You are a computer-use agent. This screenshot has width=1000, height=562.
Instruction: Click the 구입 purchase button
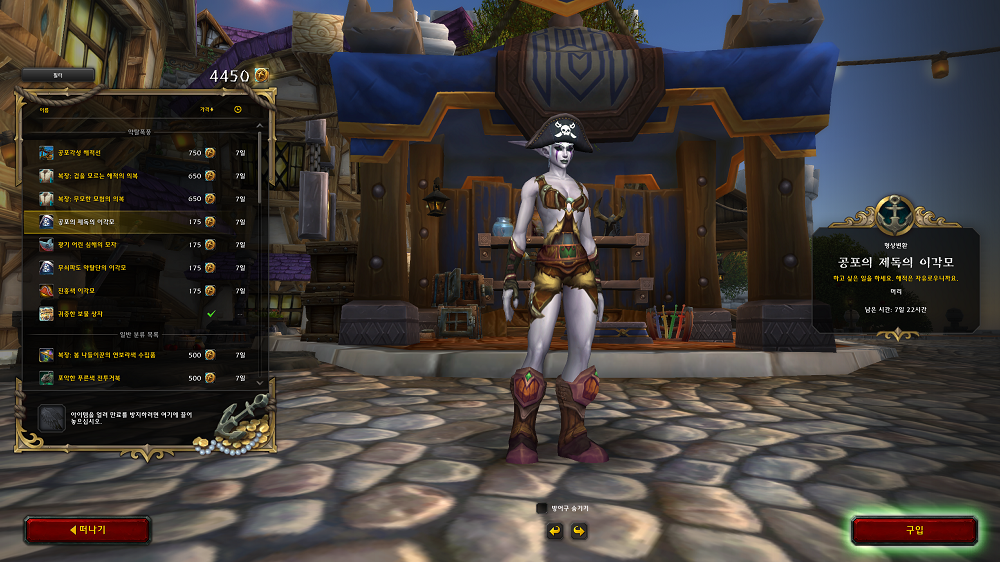[x=914, y=530]
